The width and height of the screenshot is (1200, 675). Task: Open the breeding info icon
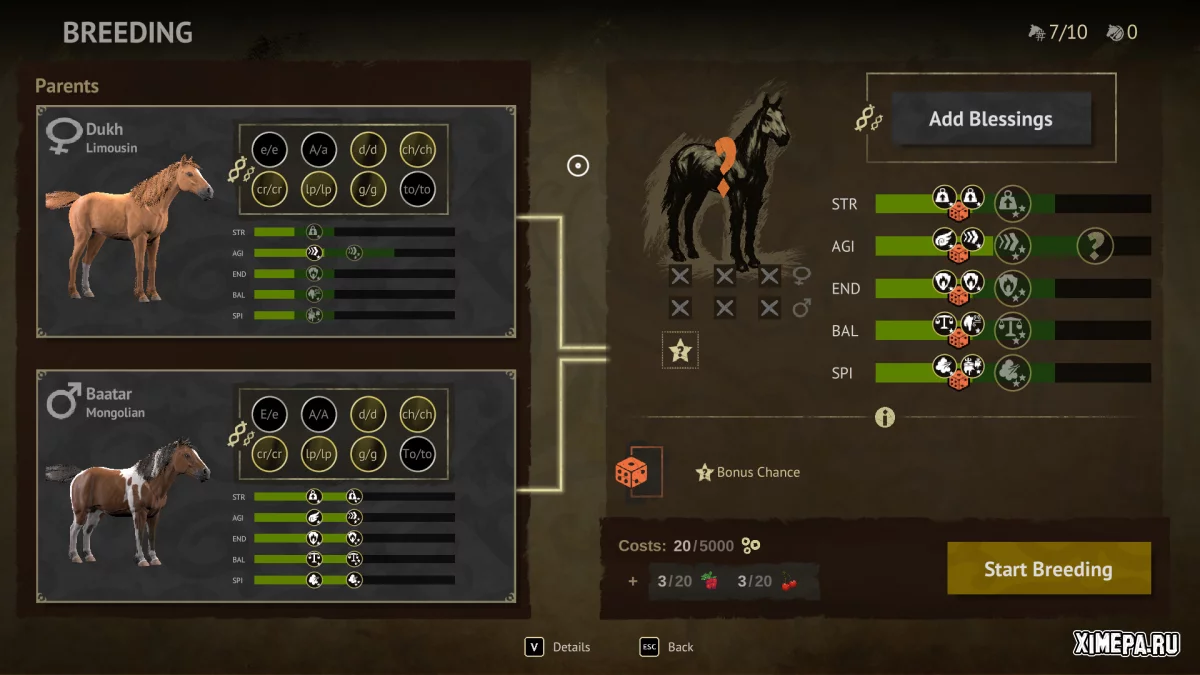pos(884,417)
